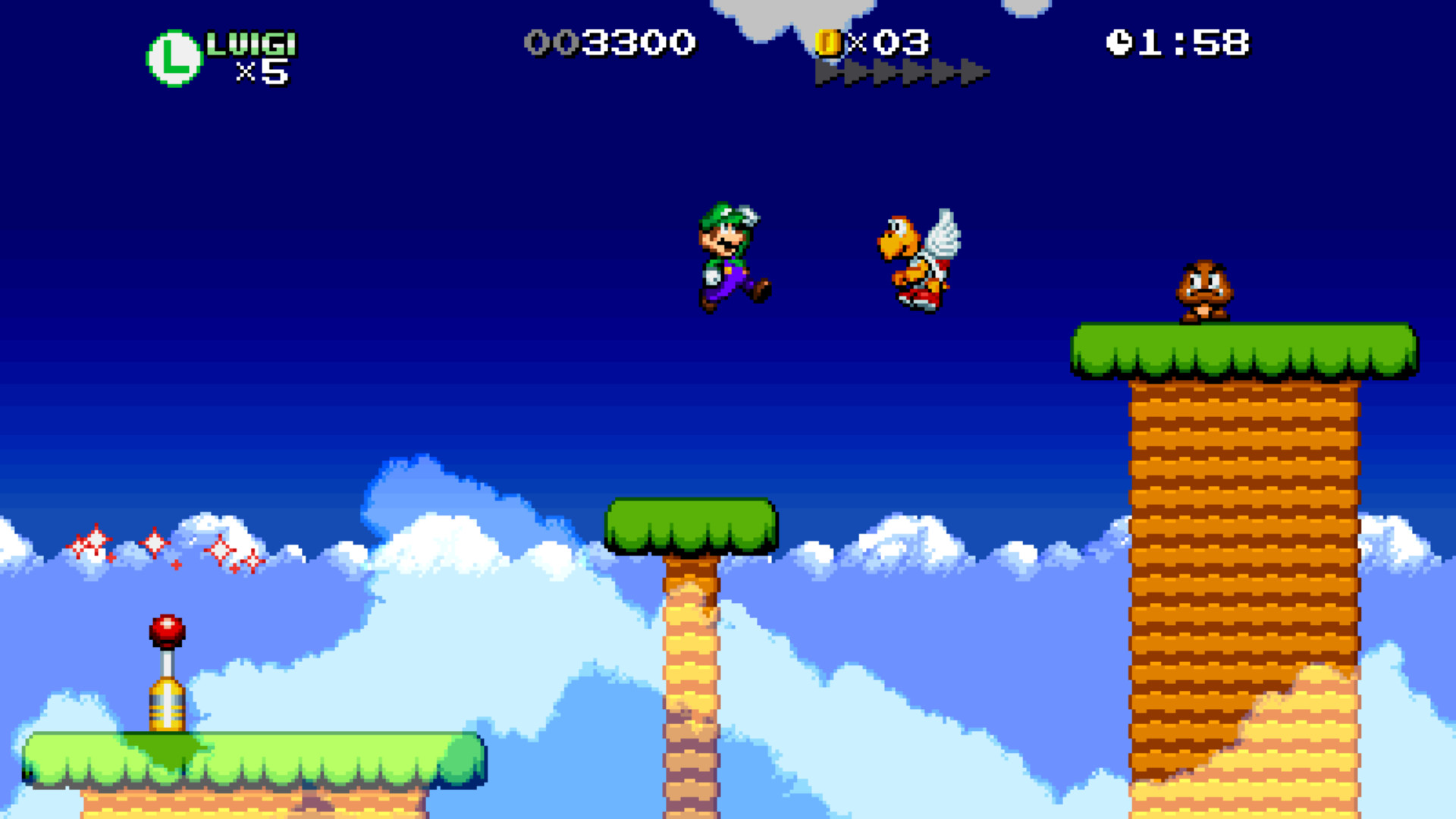Viewport: 1456px width, 819px height.
Task: Select the coin icon near the counter
Action: [830, 43]
